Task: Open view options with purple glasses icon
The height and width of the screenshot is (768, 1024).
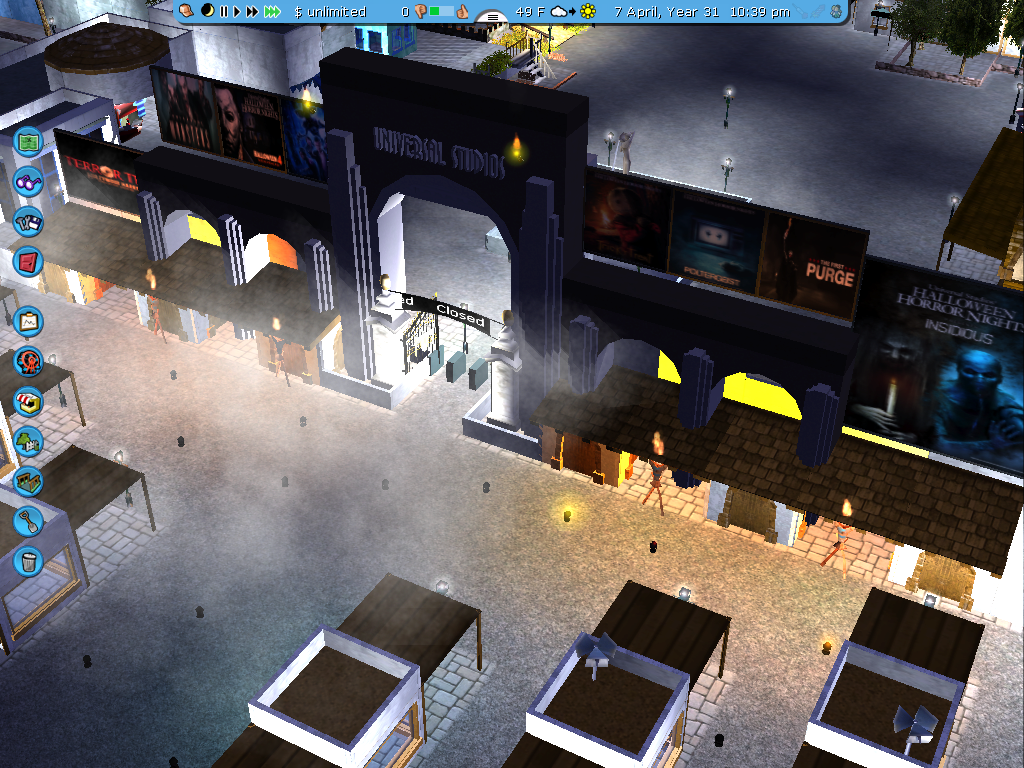Action: 28,183
